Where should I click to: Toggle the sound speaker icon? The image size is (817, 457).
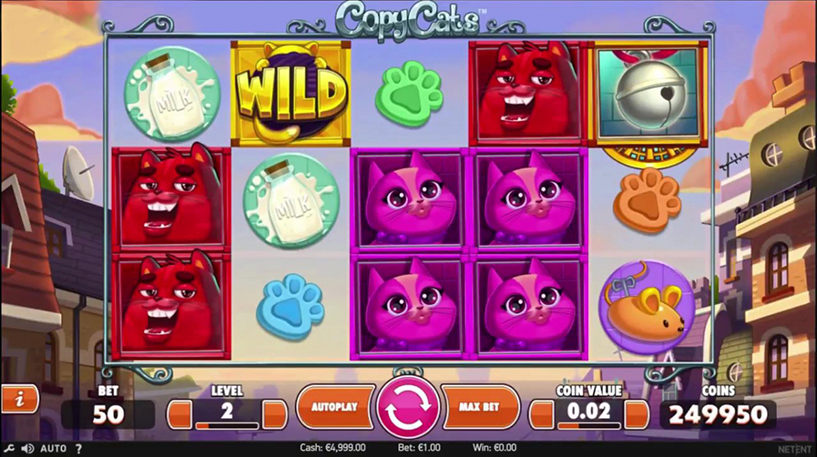(x=27, y=449)
